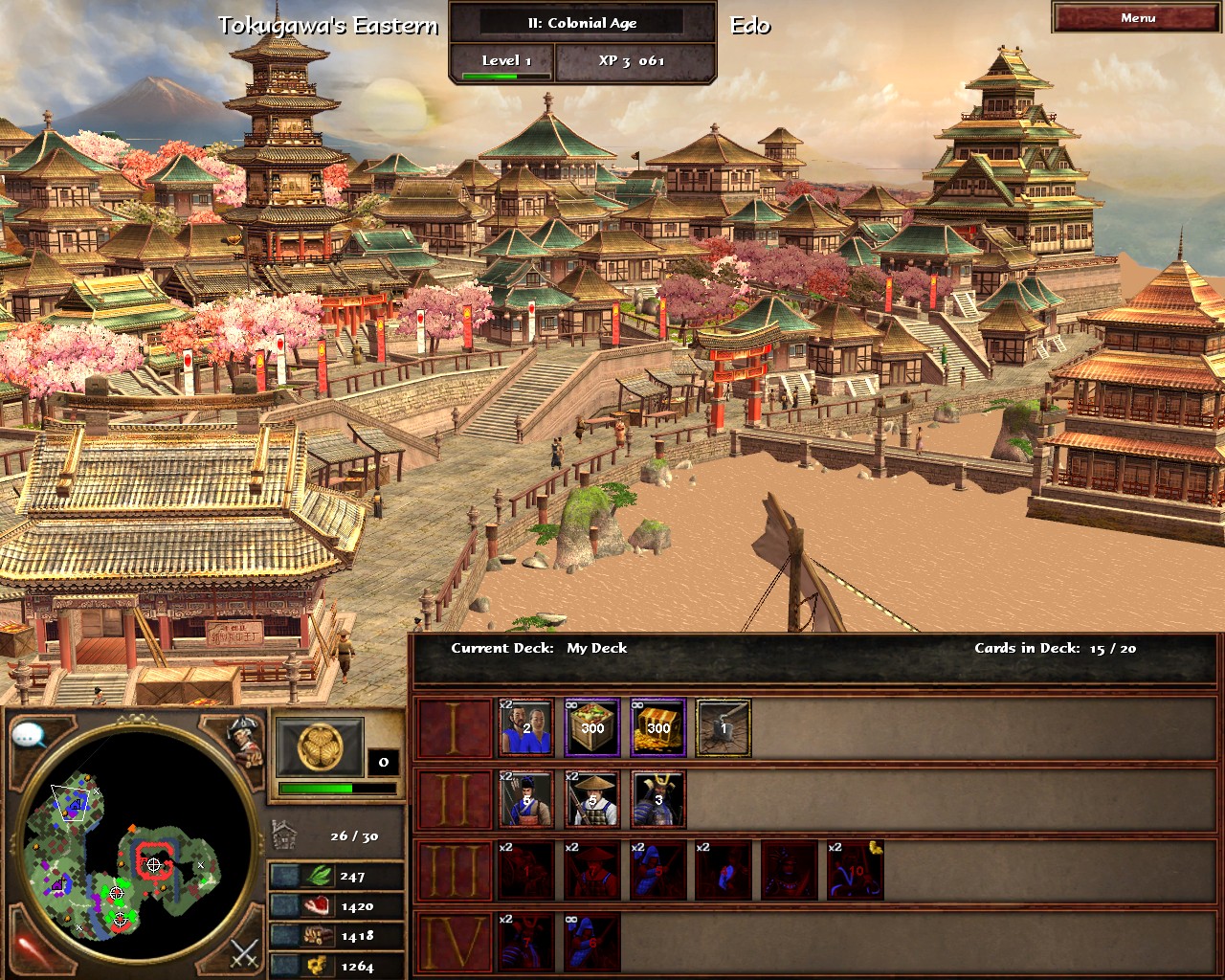
Task: Click the Age III deck row header
Action: click(455, 871)
